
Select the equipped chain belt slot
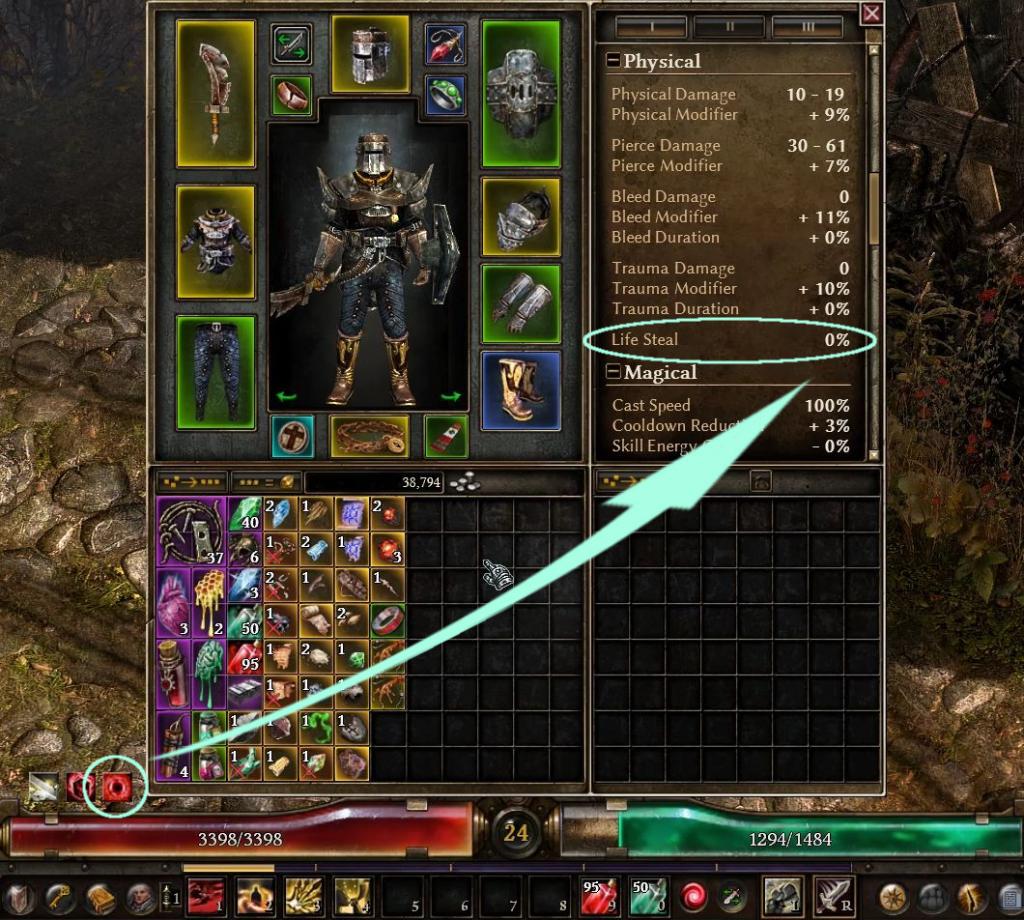(x=370, y=437)
